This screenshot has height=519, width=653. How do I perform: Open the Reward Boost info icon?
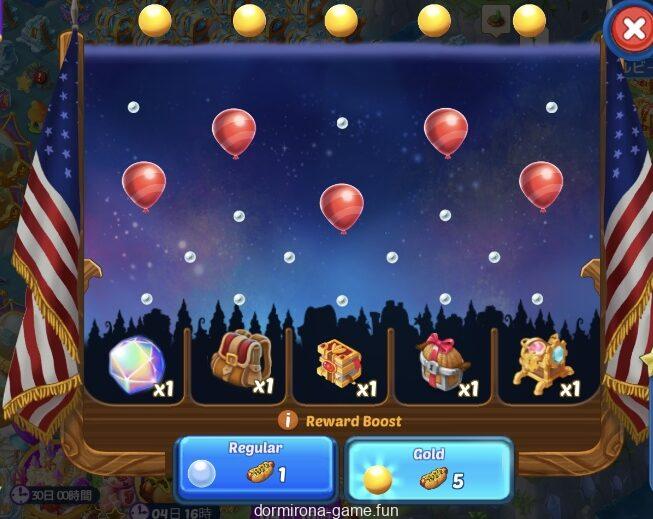(288, 421)
